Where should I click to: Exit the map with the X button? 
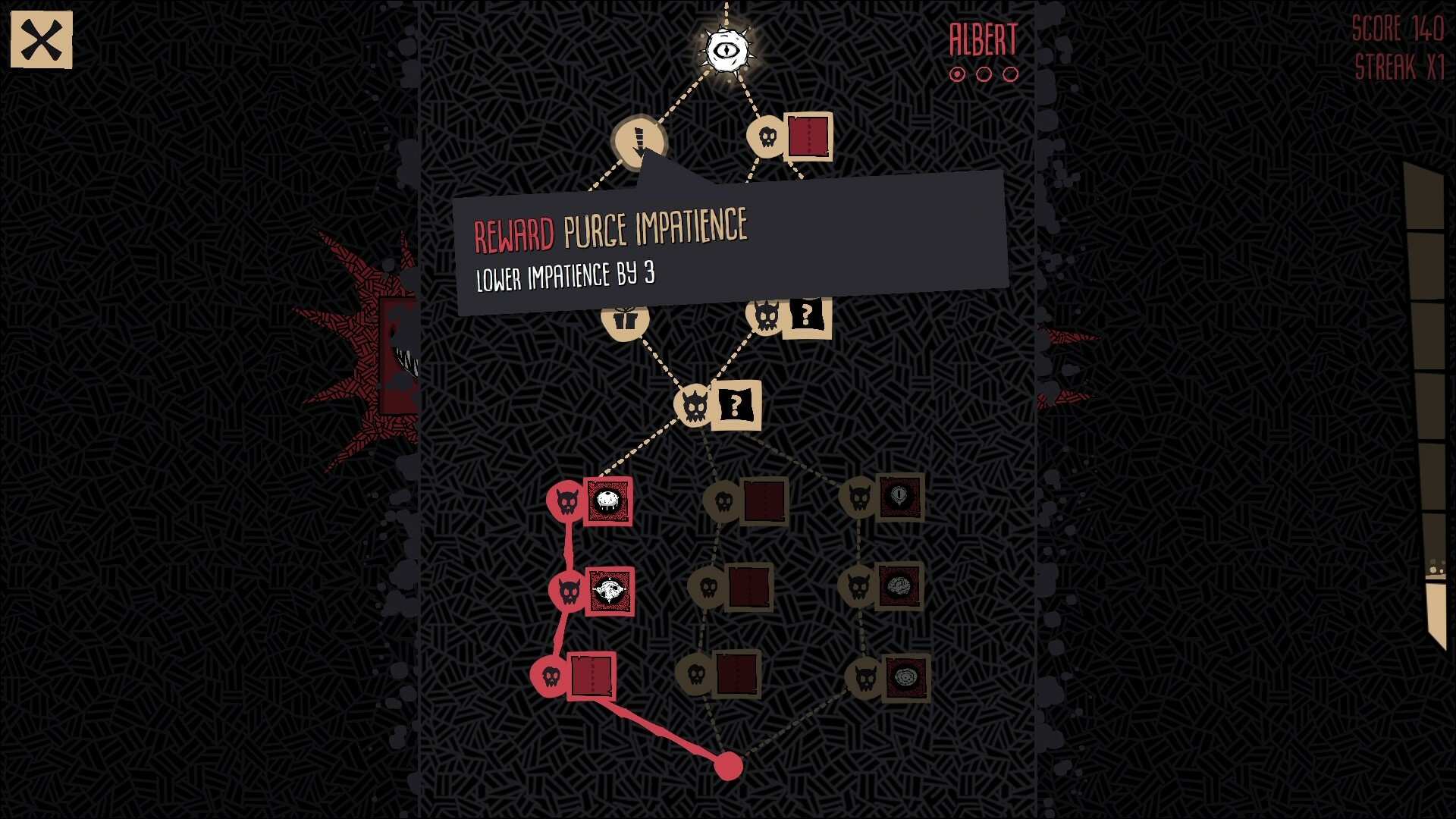pos(42,39)
